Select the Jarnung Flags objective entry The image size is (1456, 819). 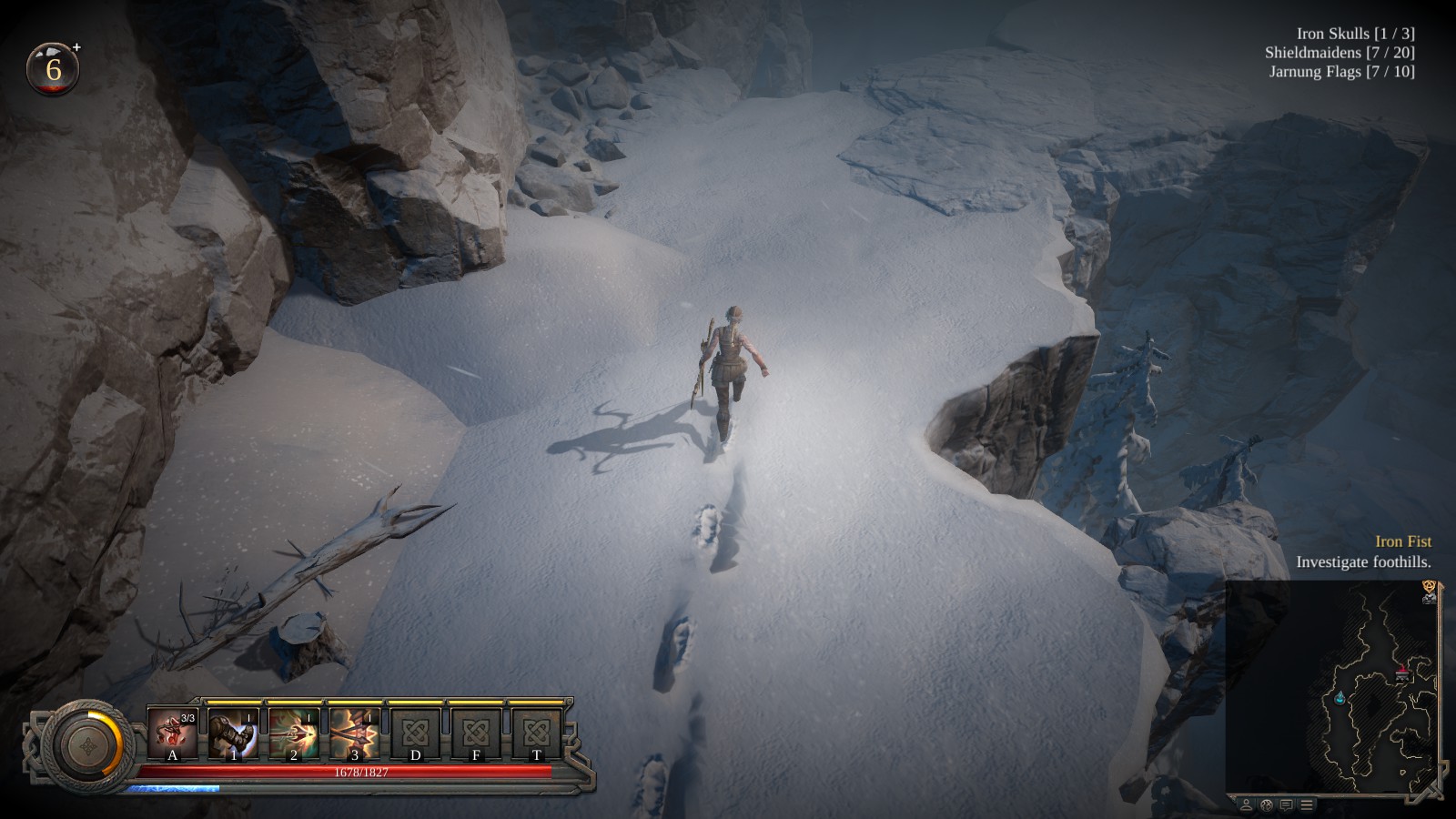coord(1341,72)
